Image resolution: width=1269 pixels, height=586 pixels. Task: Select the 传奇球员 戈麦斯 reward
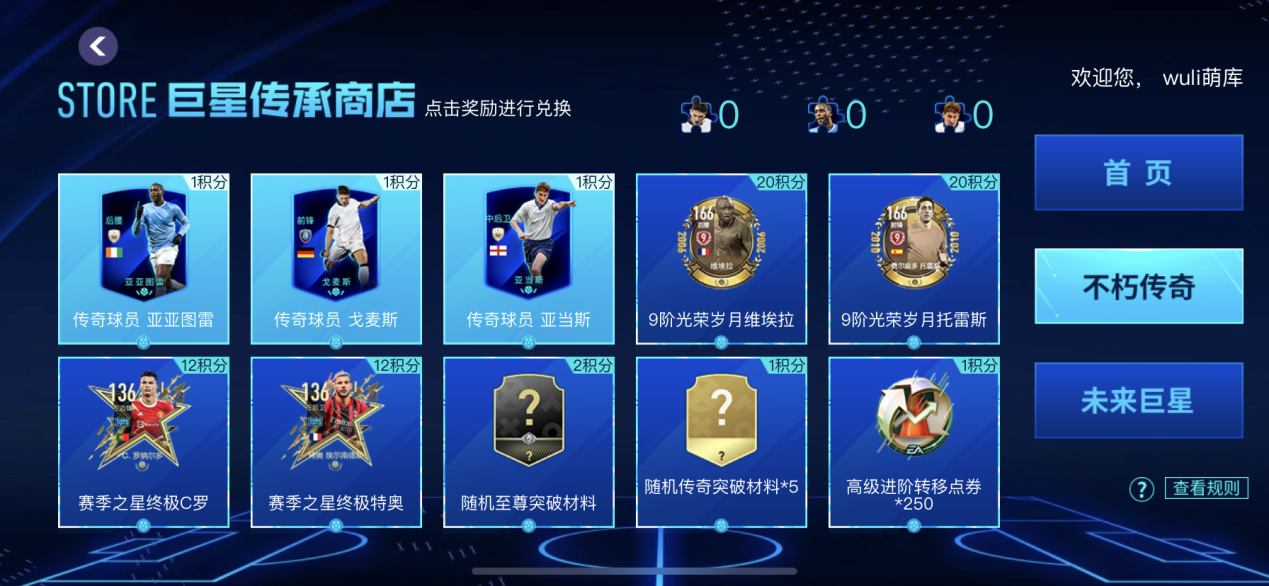336,258
